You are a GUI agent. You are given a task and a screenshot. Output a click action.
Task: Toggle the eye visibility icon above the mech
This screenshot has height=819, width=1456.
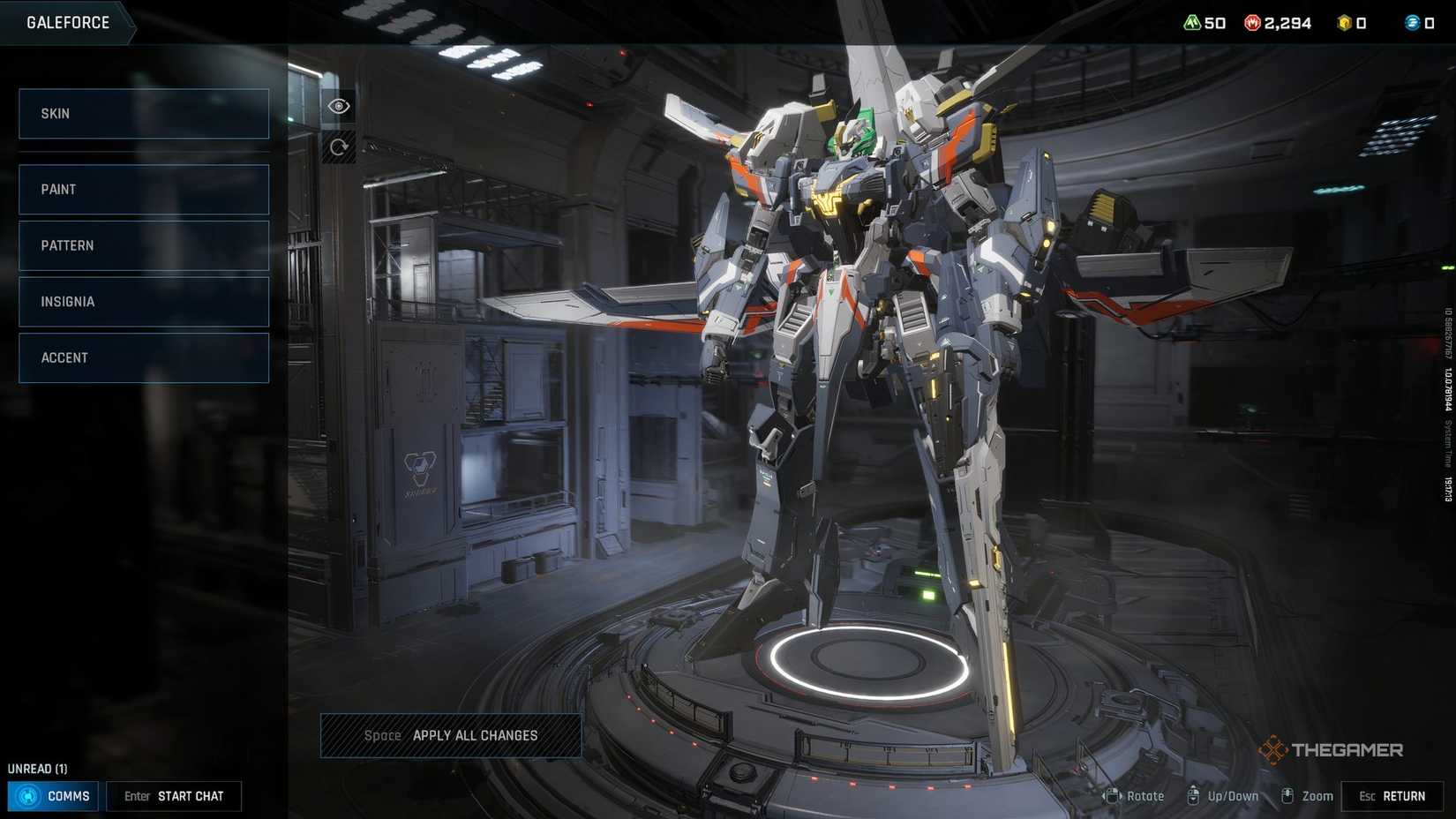[x=339, y=106]
